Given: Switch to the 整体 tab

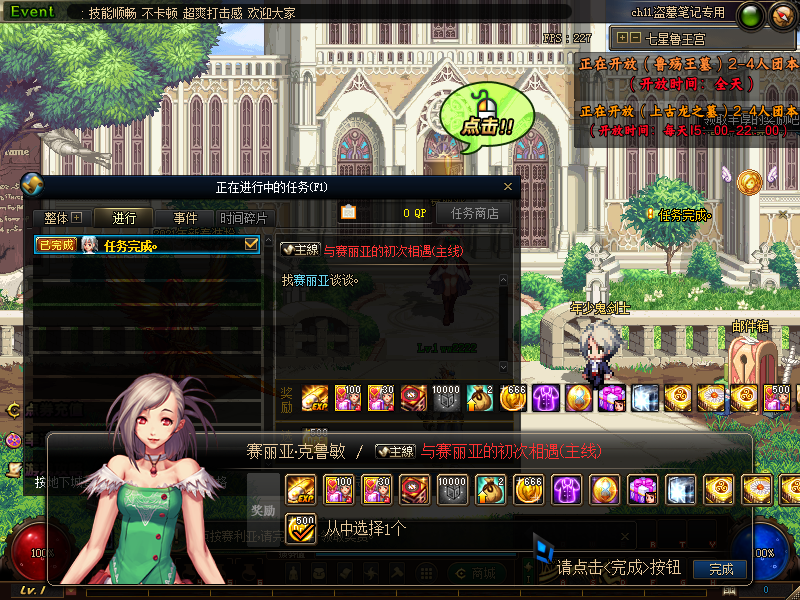Looking at the screenshot, I should pyautogui.click(x=63, y=218).
